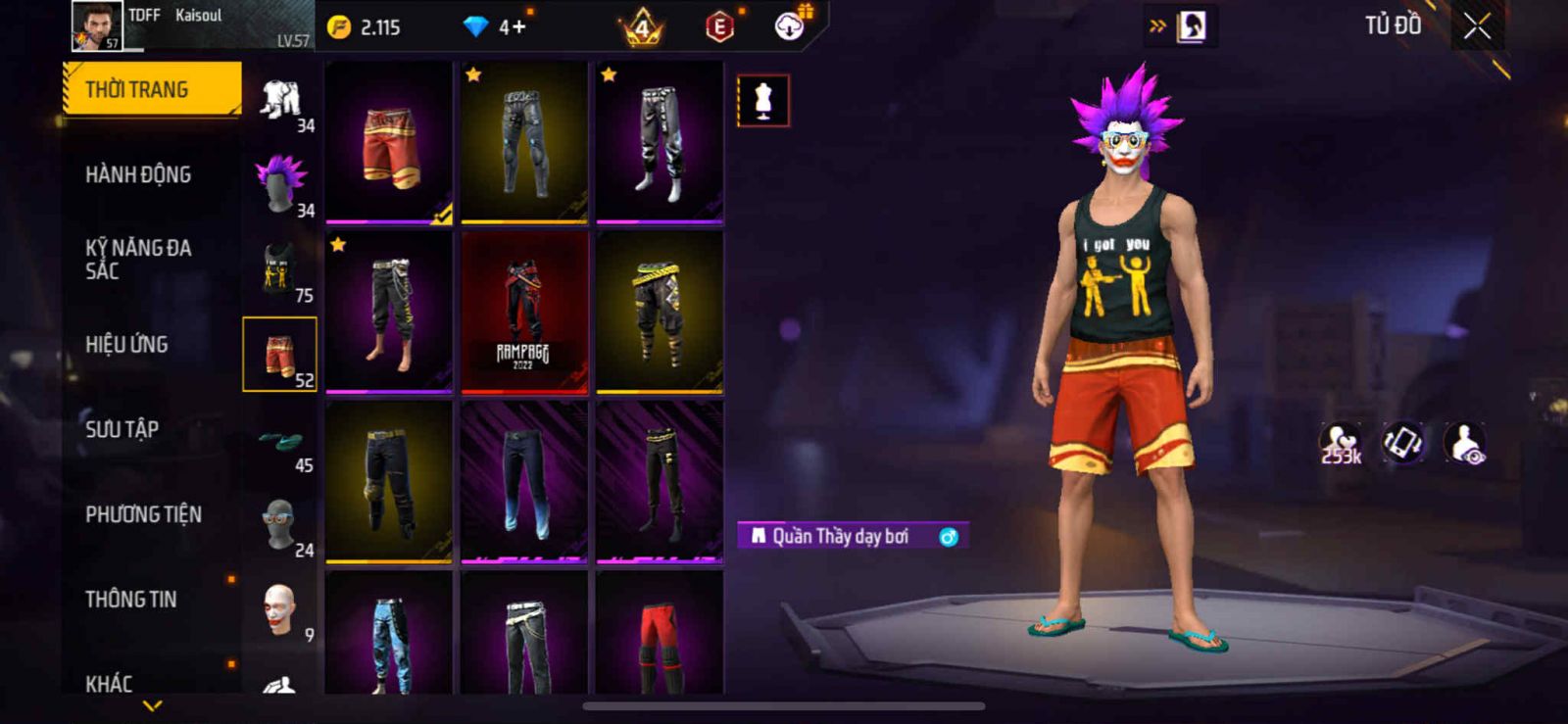Select the Hiệu Ứng tab

coord(126,345)
